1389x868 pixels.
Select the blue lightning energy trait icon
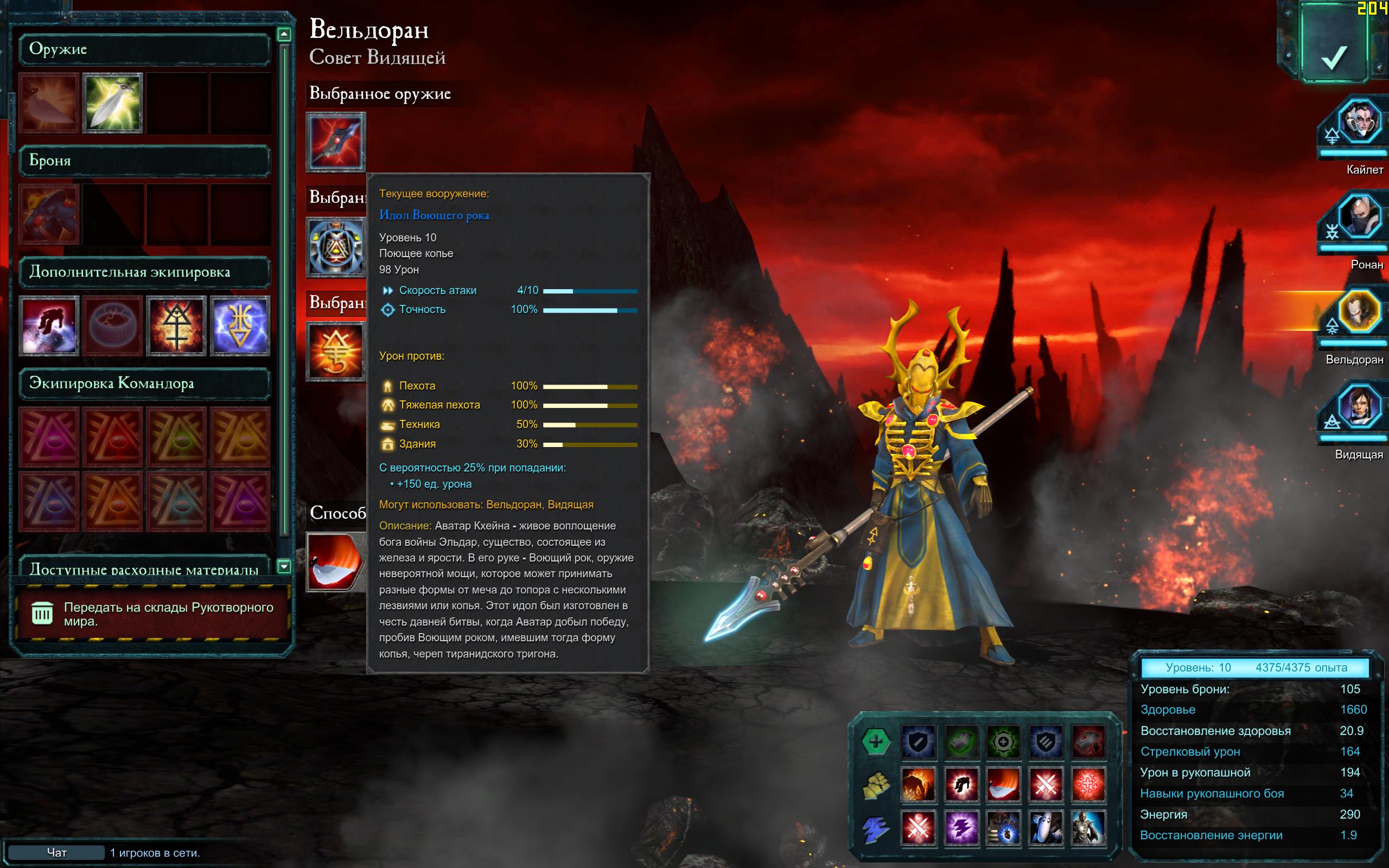[875, 828]
